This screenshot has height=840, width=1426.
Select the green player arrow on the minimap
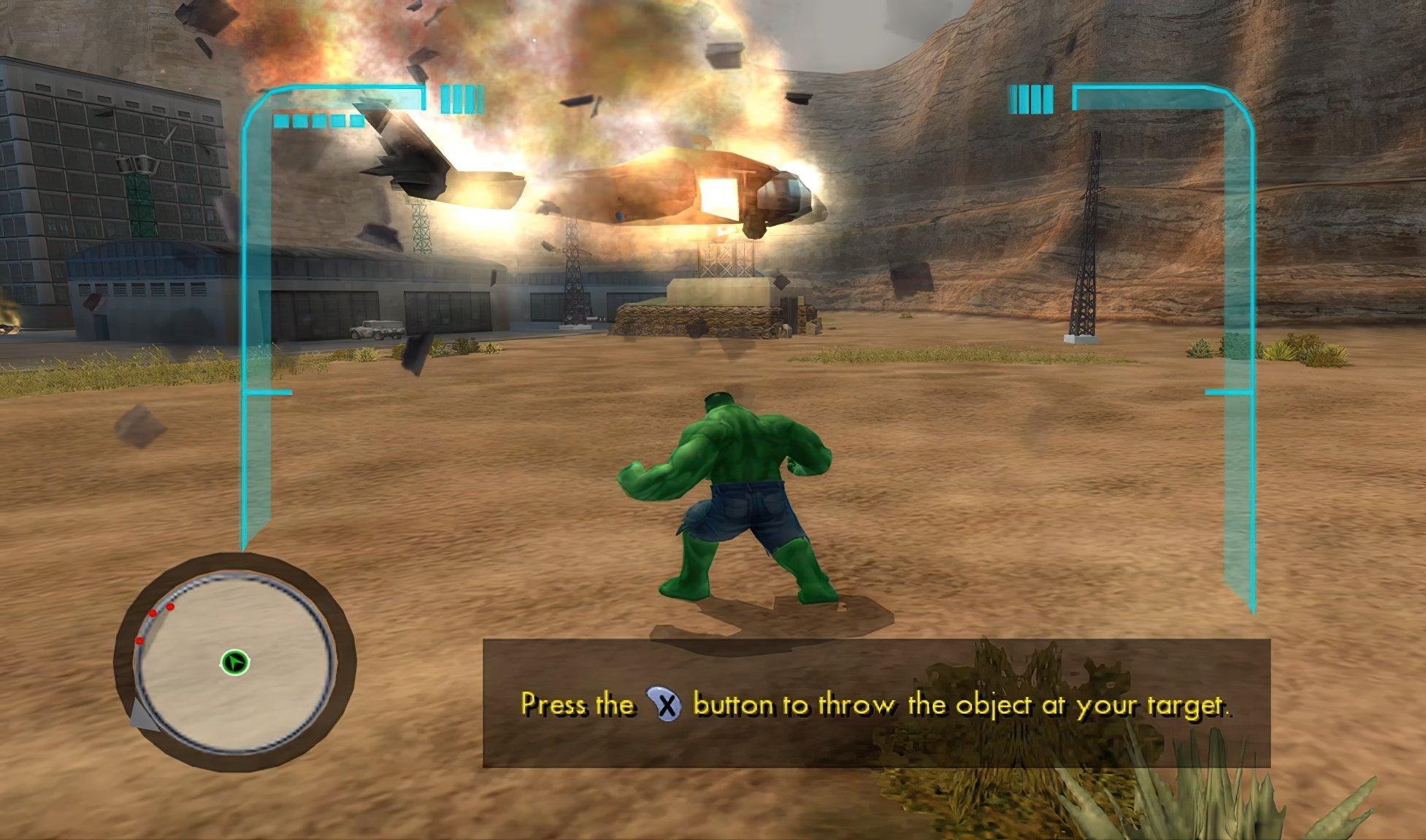point(235,661)
